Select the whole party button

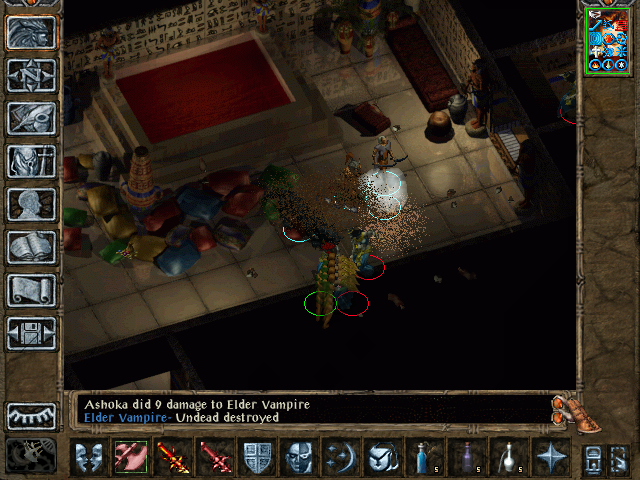pos(592,458)
